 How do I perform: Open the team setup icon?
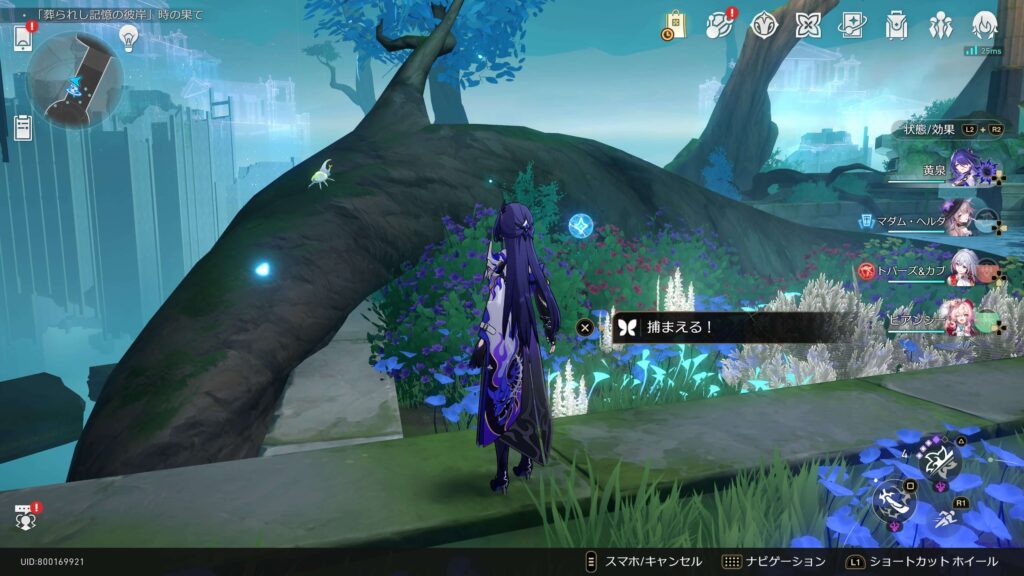point(941,25)
